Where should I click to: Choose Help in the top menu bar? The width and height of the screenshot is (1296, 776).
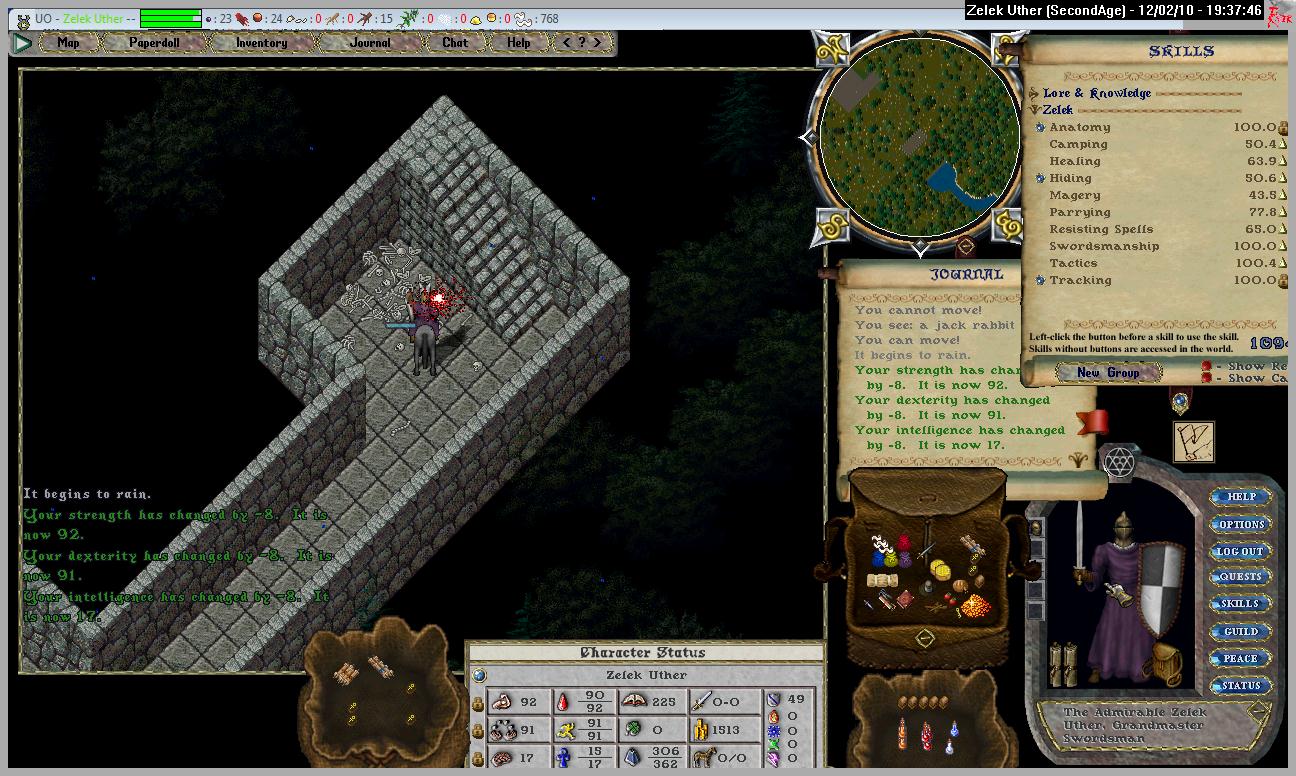pos(518,43)
